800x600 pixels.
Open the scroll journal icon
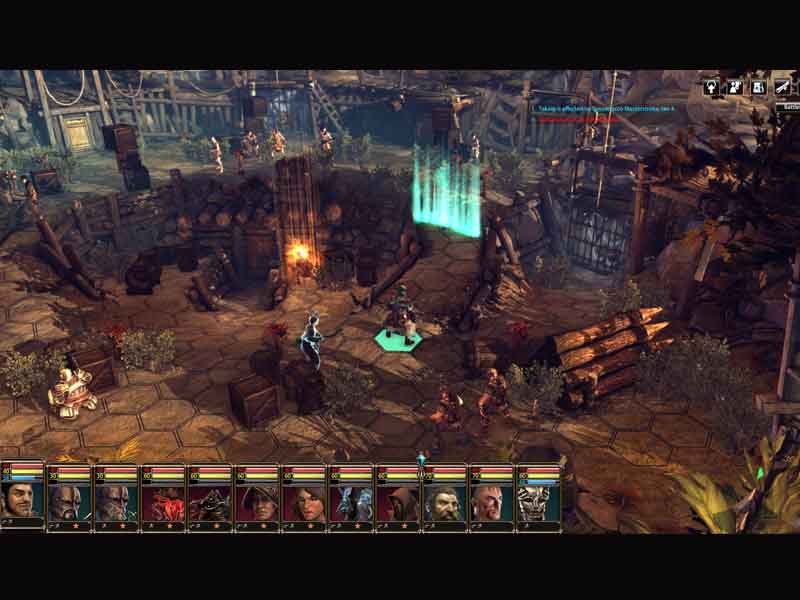pos(784,87)
